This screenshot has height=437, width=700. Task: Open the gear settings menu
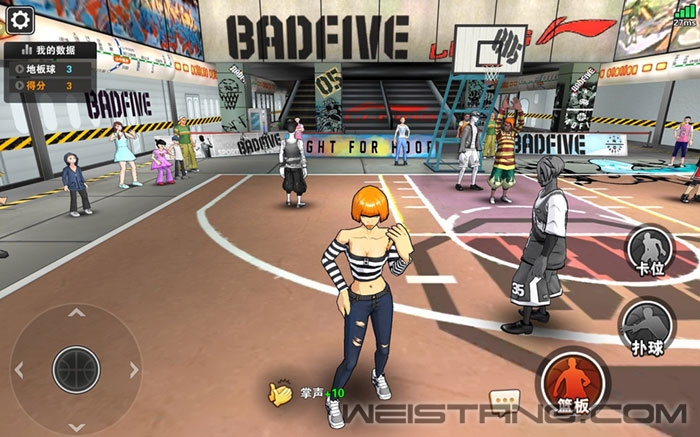point(20,18)
